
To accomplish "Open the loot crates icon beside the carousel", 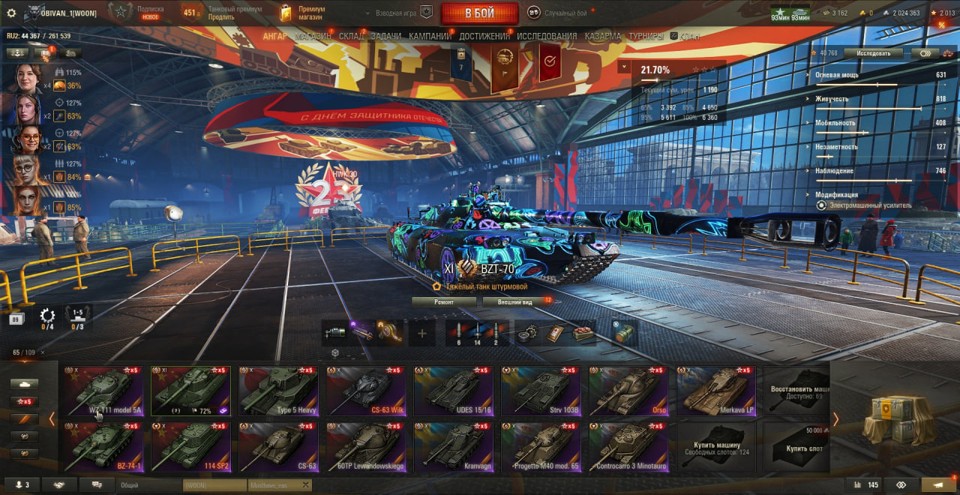I will 891,419.
